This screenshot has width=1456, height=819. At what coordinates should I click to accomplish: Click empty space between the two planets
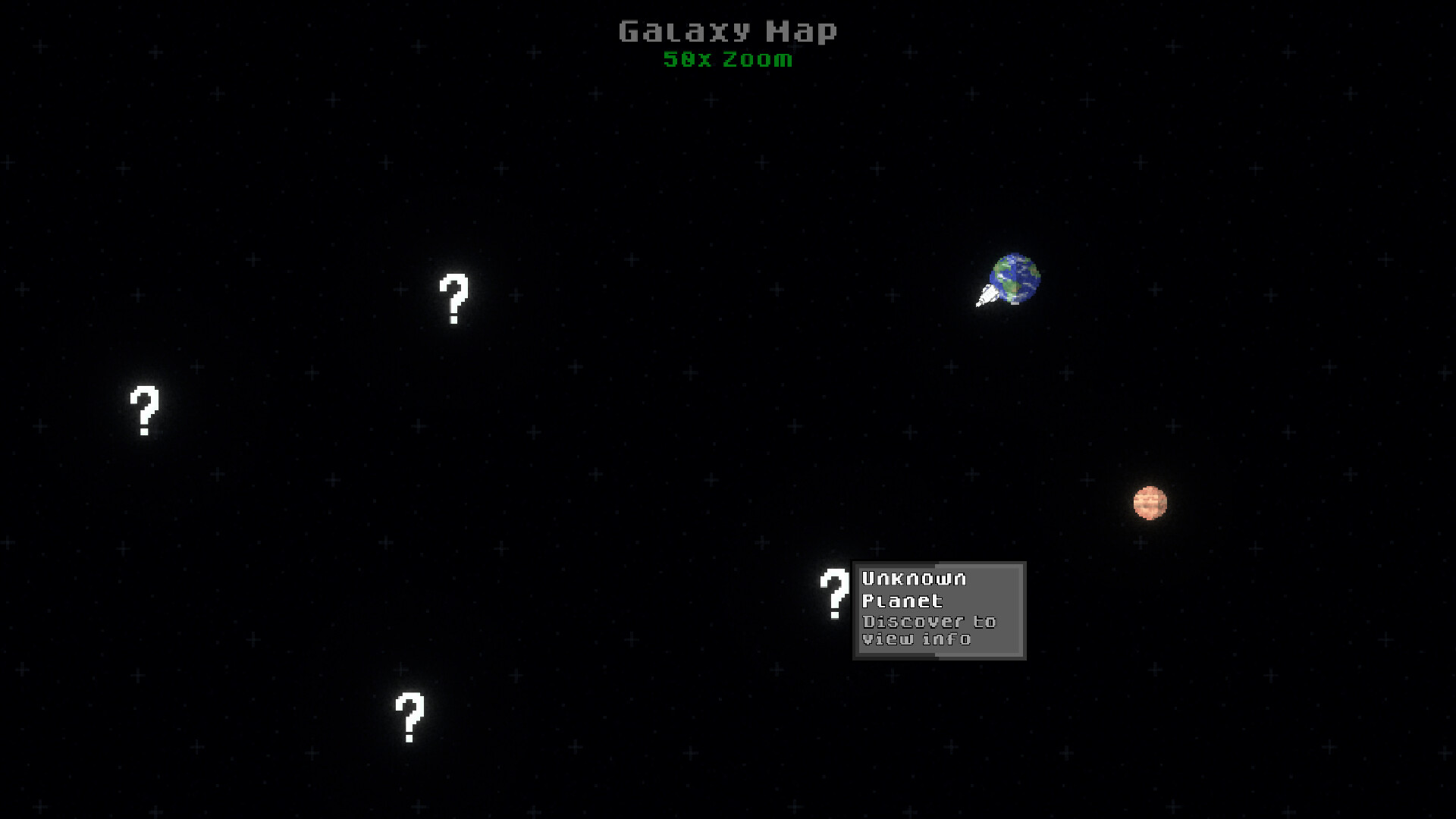pyautogui.click(x=1084, y=394)
